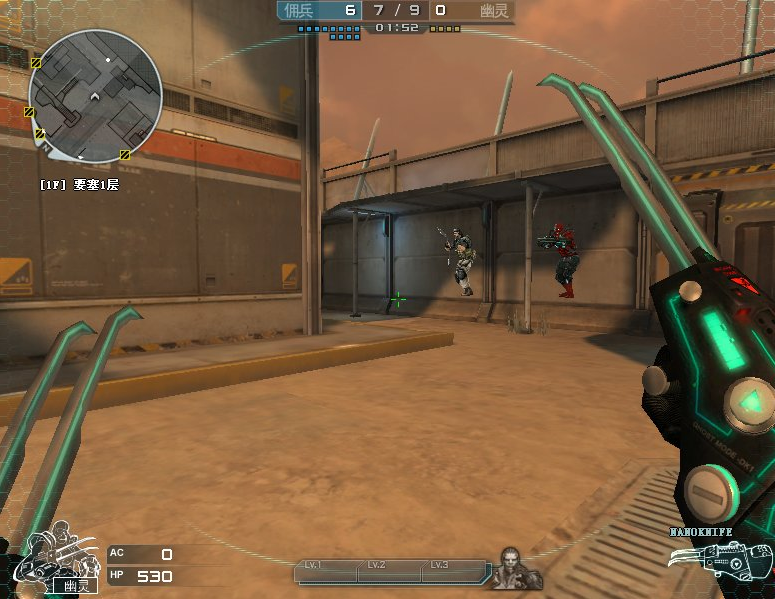Screen dimensions: 775x599
Task: Click the circular minimap
Action: pyautogui.click(x=95, y=96)
